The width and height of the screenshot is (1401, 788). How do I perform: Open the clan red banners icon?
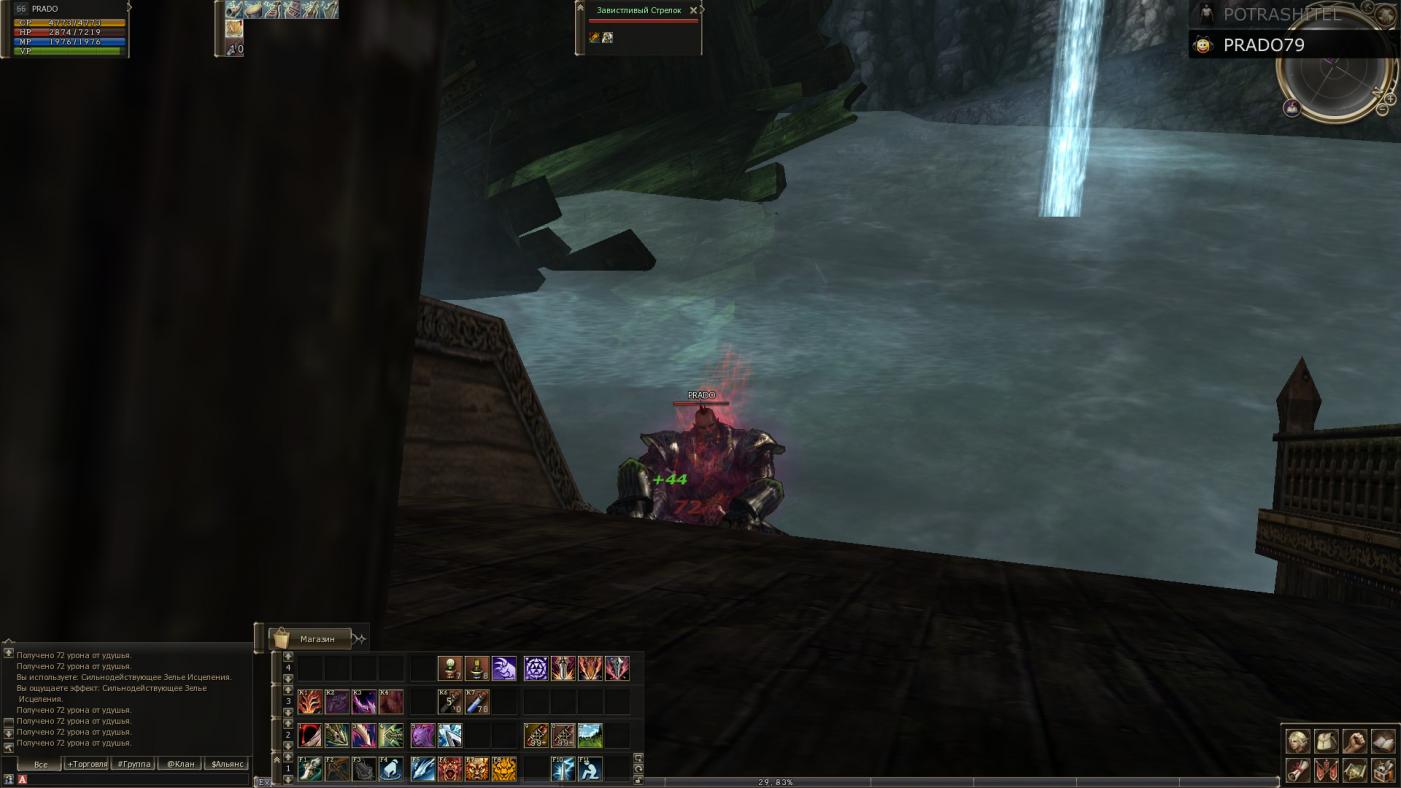click(x=1326, y=770)
